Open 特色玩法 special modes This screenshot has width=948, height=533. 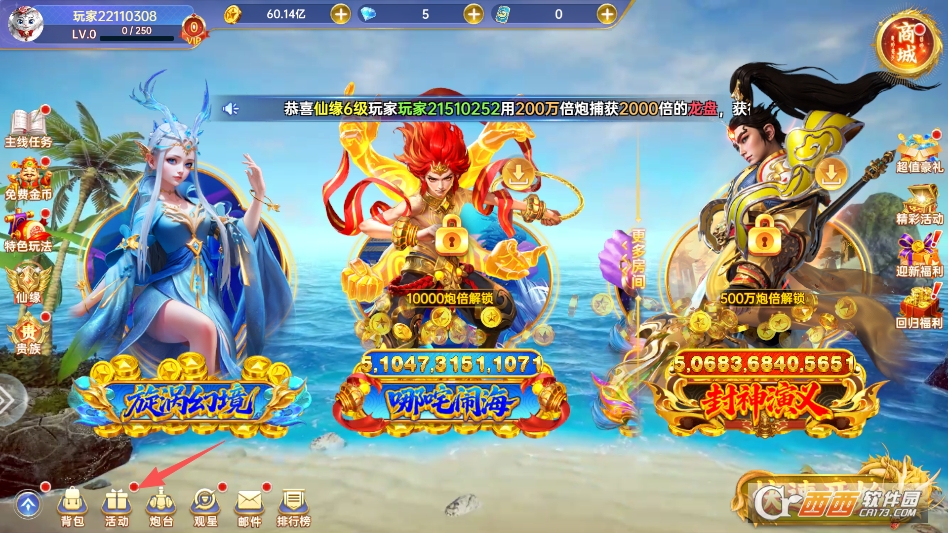(x=28, y=232)
